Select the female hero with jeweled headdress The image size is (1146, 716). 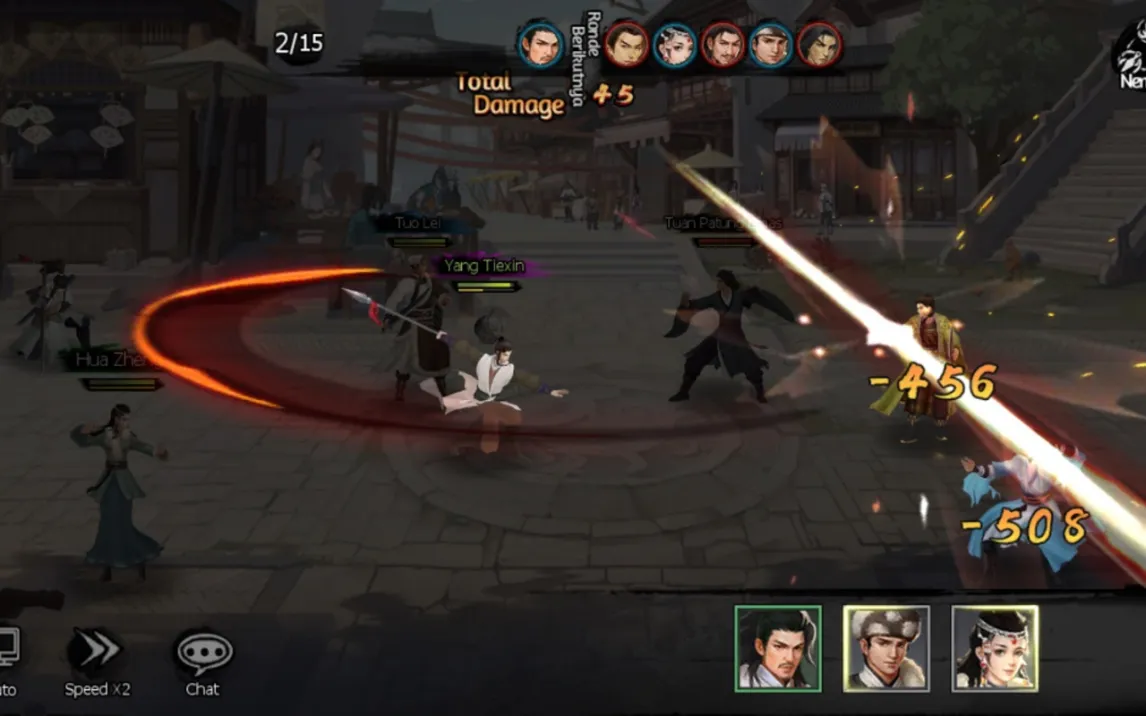coord(995,648)
